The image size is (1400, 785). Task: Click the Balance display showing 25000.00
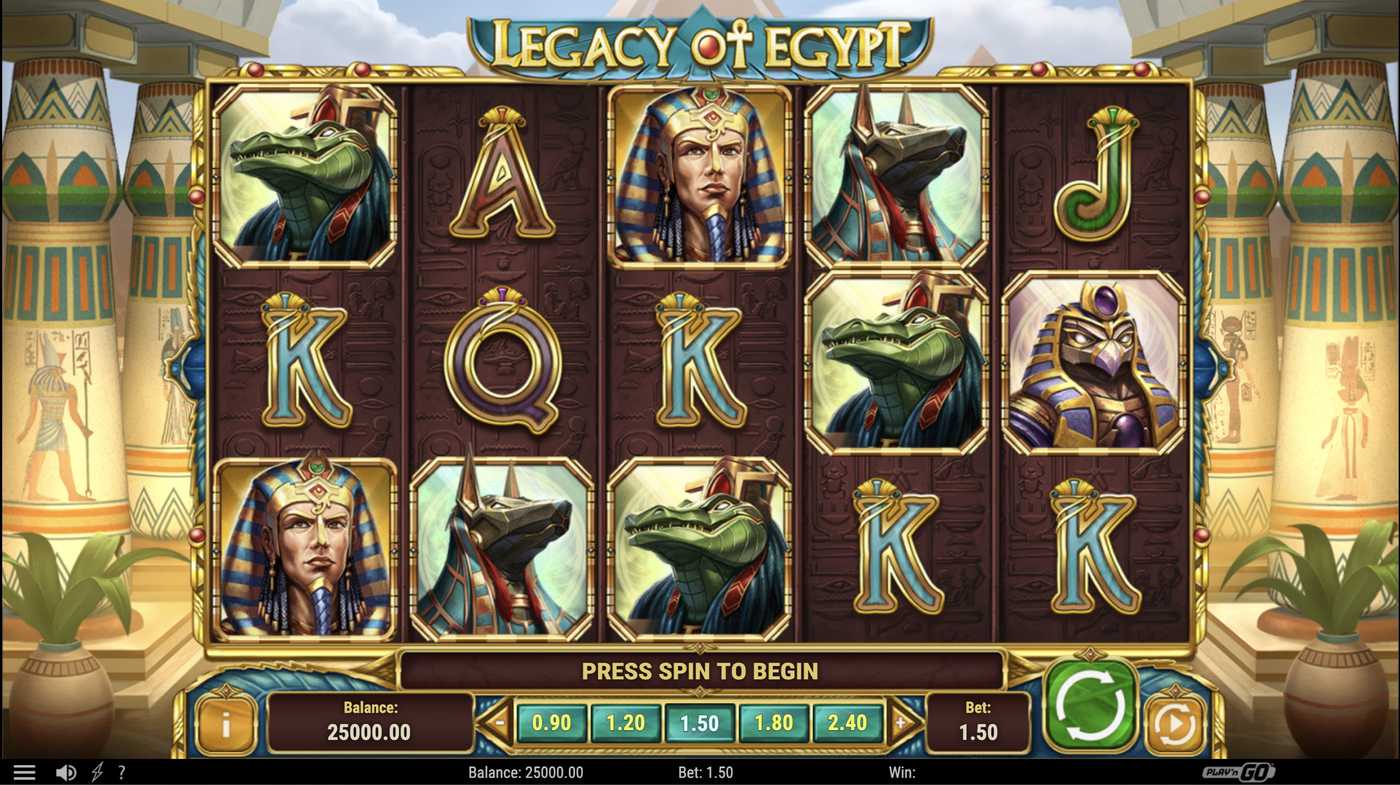coord(371,720)
